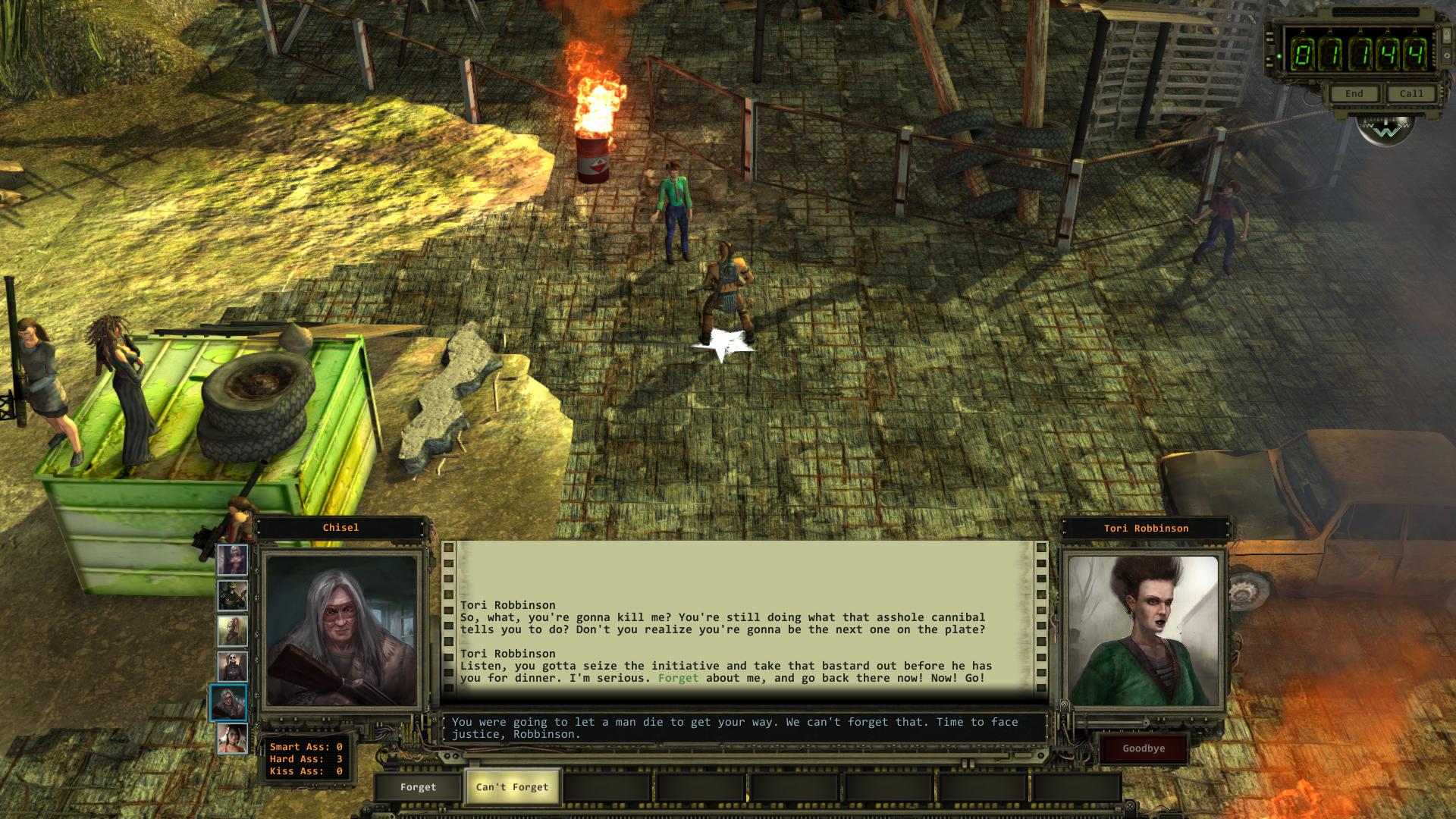Open the gear settings icon by the clock
1456x819 pixels.
click(x=1447, y=57)
